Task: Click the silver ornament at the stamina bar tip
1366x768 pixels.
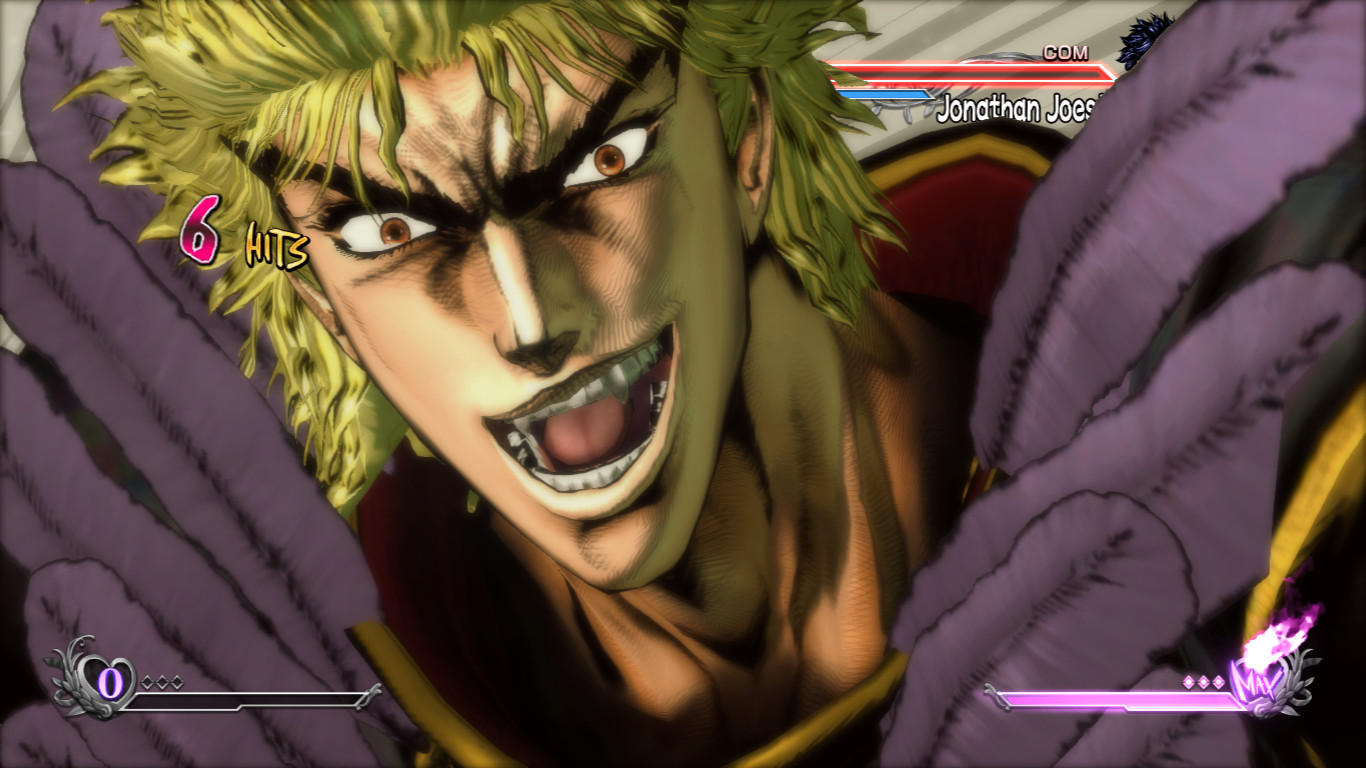Action: 369,697
